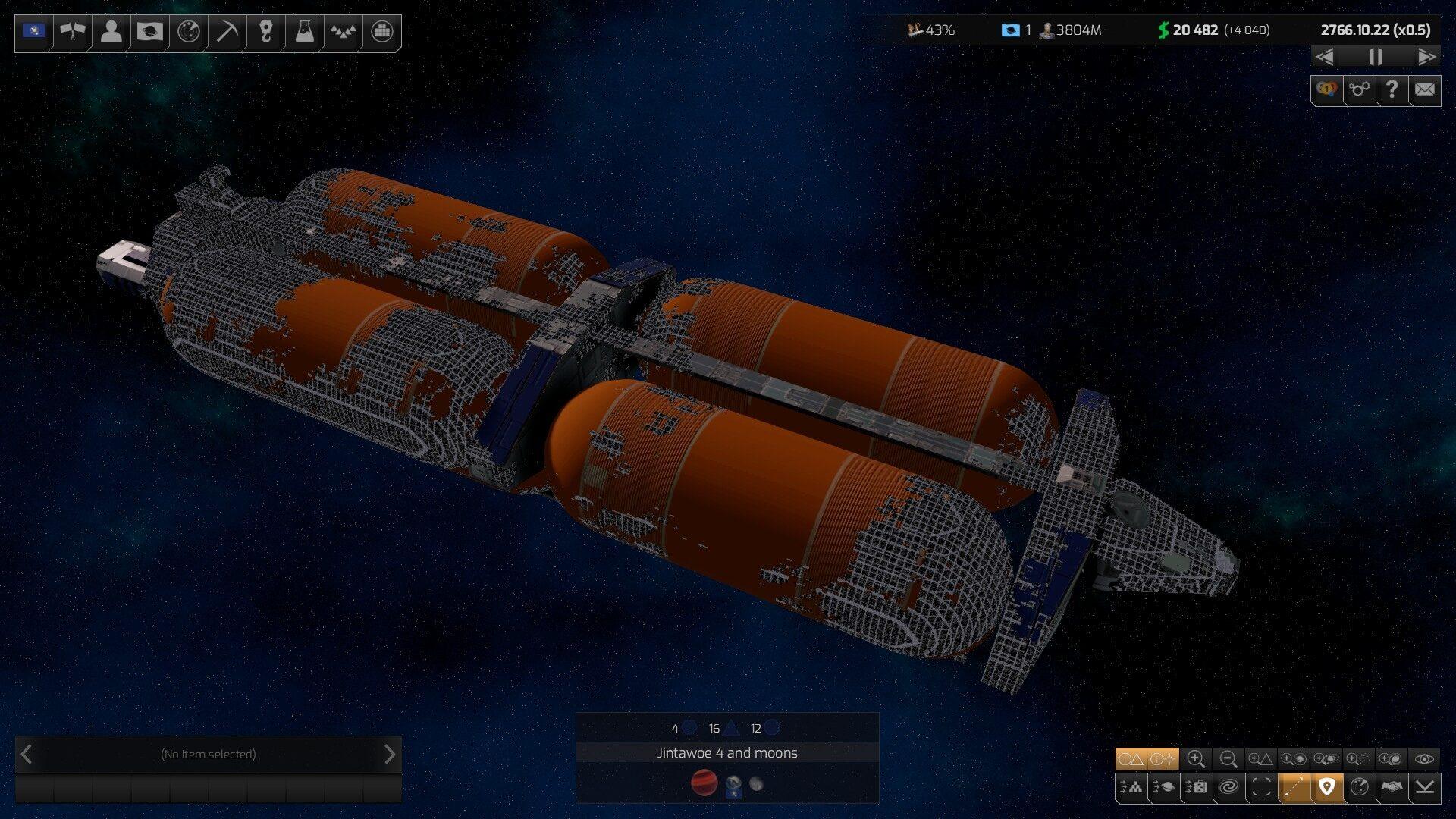The height and width of the screenshot is (819, 1456).
Task: Open game settings with the gears icon
Action: click(x=1359, y=90)
